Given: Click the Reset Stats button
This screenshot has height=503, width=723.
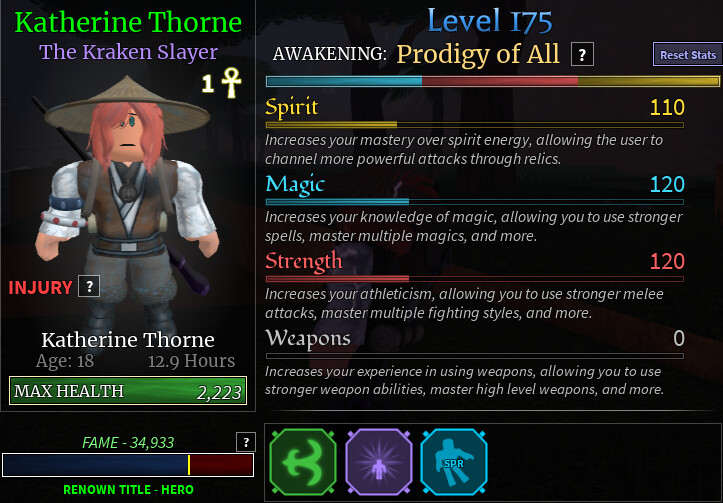Looking at the screenshot, I should click(688, 55).
